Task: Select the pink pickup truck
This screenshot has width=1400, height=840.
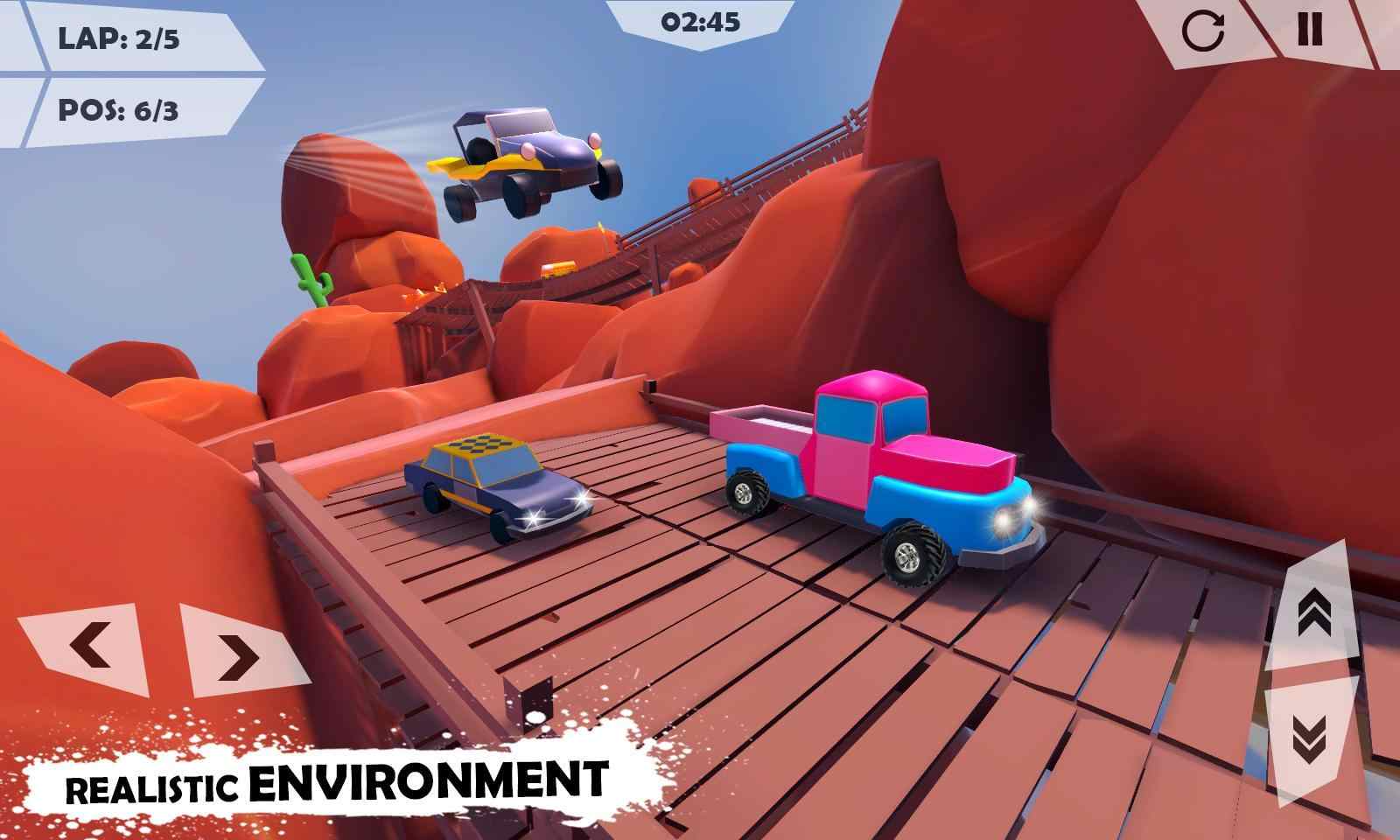Action: point(875,472)
